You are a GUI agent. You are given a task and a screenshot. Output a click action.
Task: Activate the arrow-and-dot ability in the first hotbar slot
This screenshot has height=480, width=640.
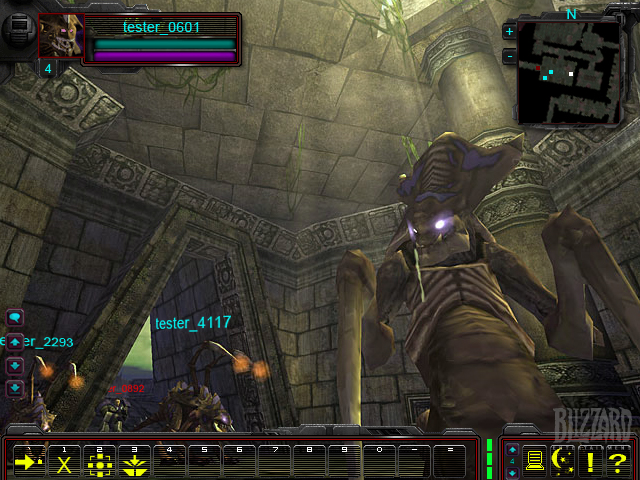pyautogui.click(x=28, y=462)
